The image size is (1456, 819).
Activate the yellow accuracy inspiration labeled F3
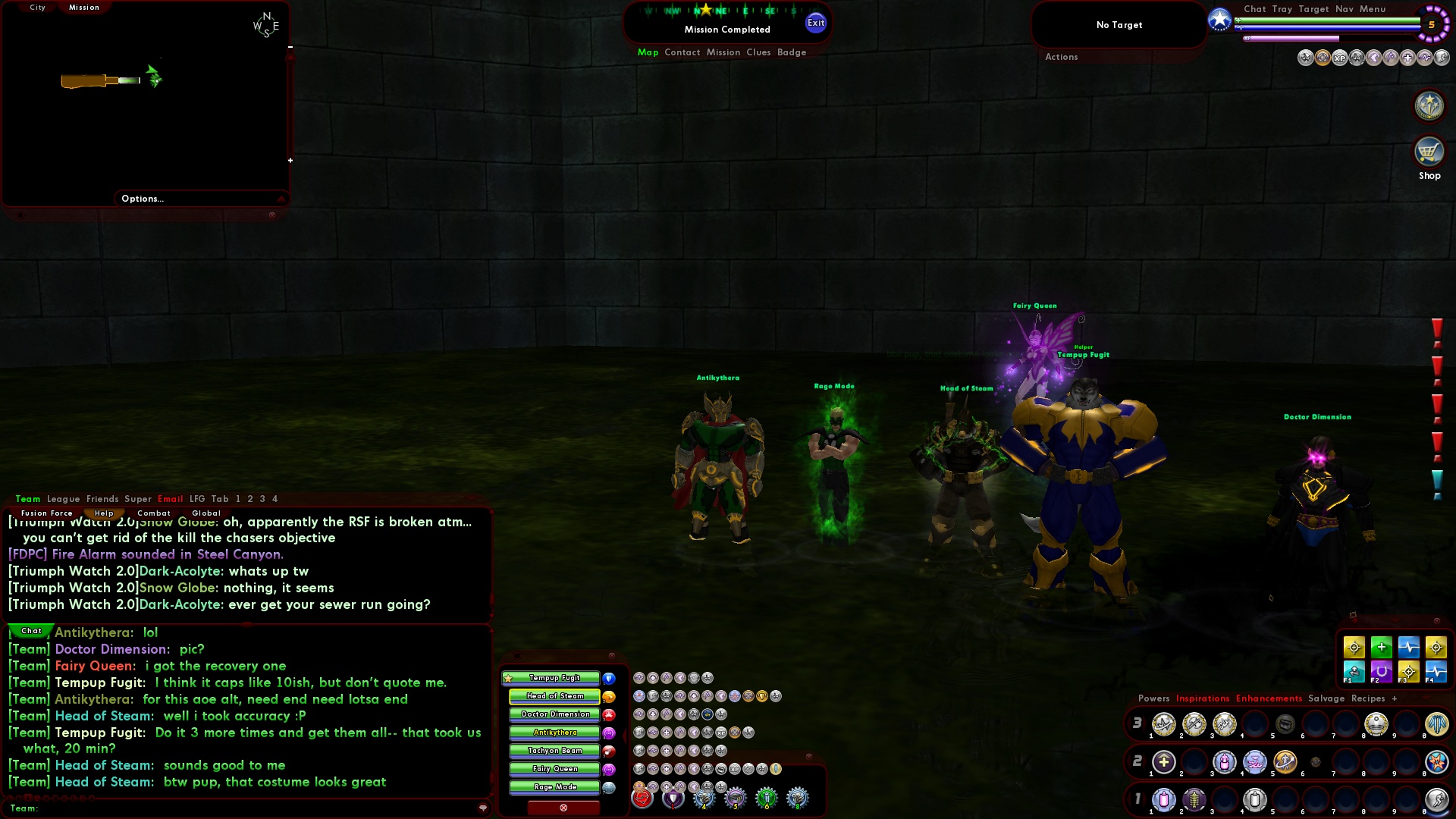[x=1408, y=671]
